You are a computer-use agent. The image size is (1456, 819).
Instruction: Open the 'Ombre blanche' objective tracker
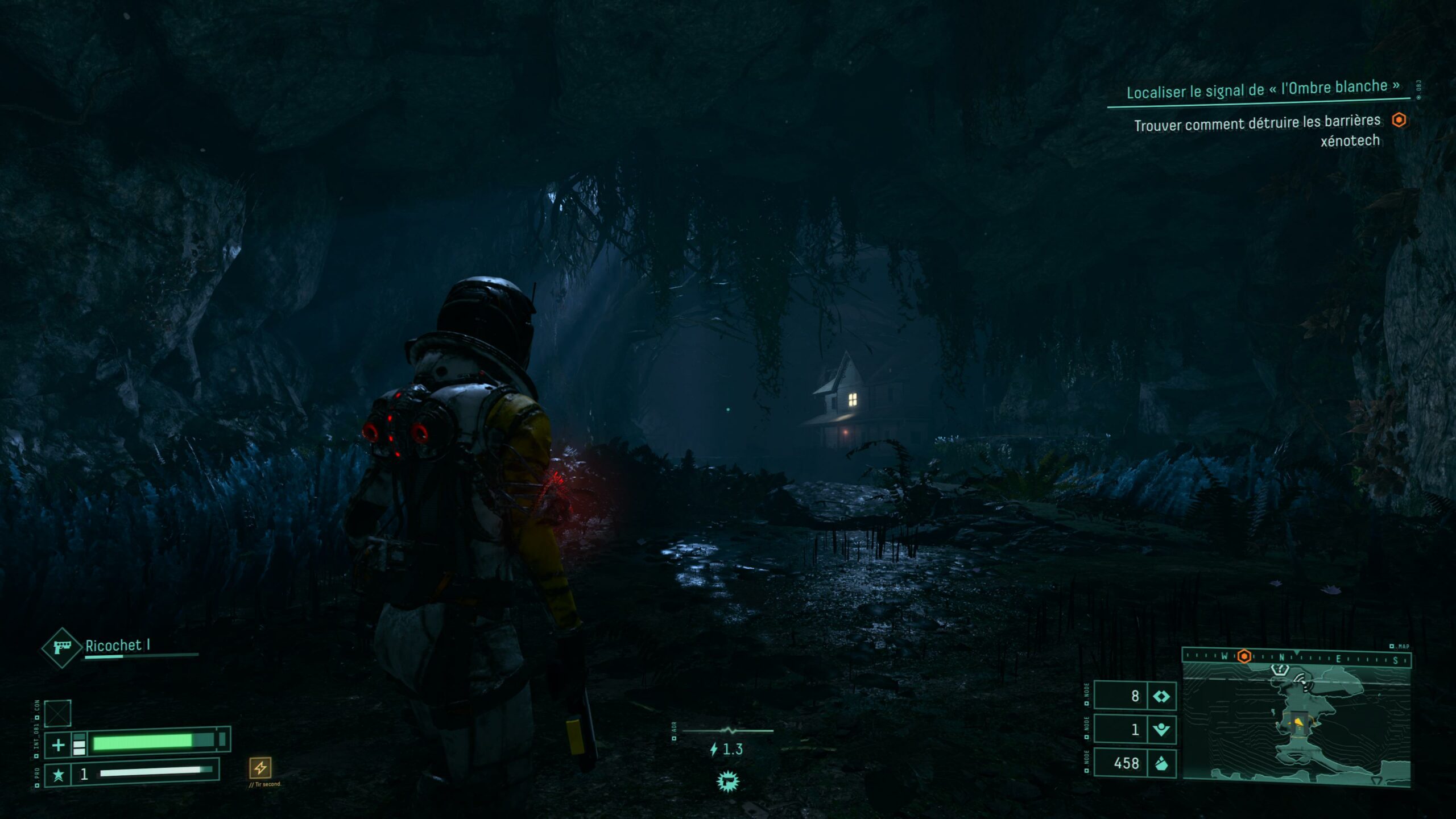[1263, 89]
